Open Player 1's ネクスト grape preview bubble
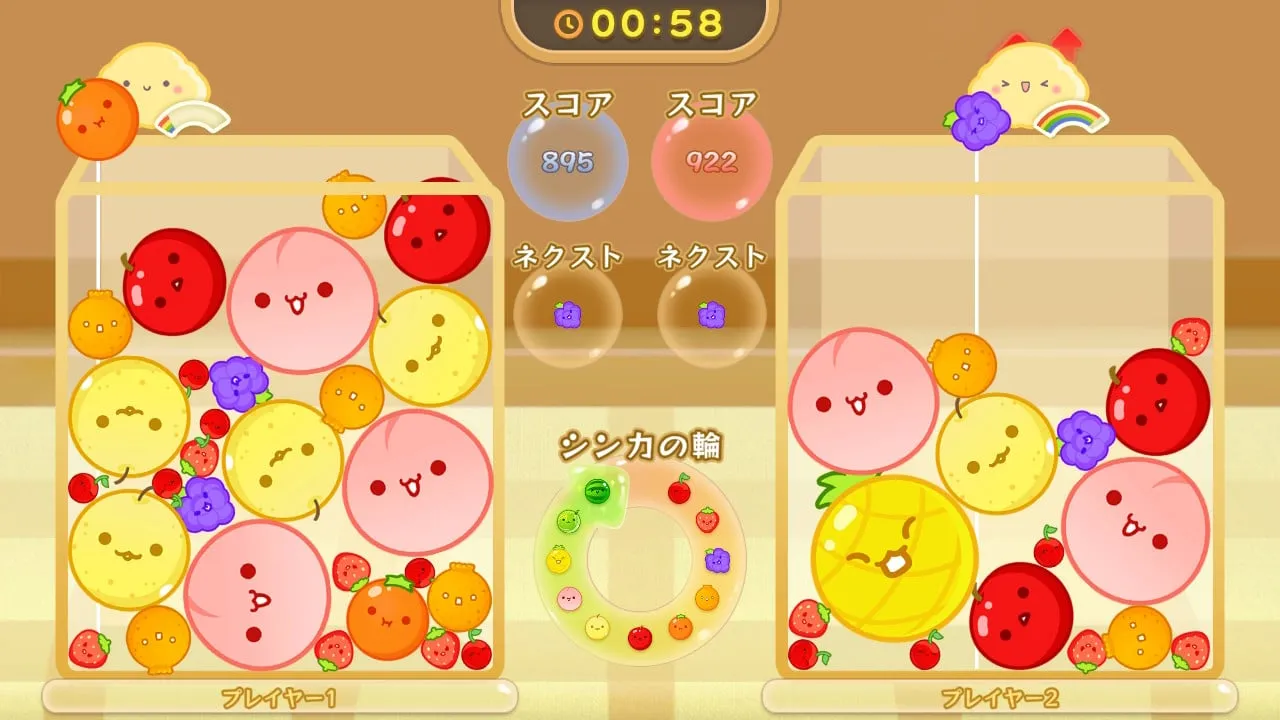This screenshot has height=720, width=1280. (x=567, y=313)
